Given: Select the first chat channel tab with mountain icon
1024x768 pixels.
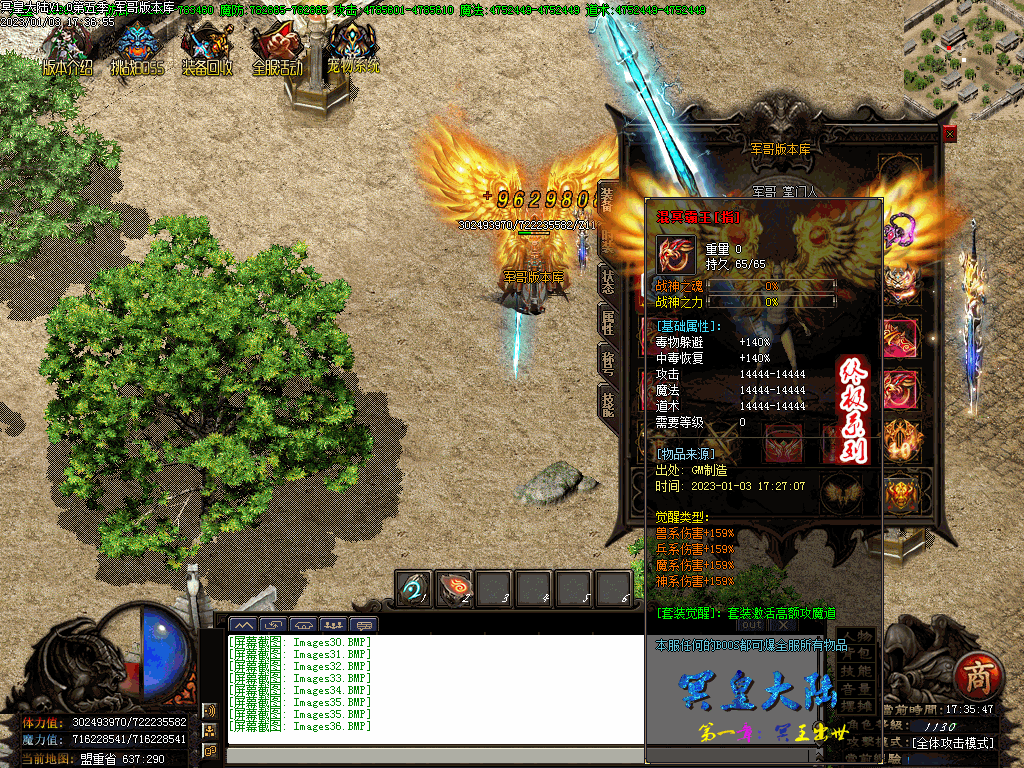Looking at the screenshot, I should pos(243,625).
